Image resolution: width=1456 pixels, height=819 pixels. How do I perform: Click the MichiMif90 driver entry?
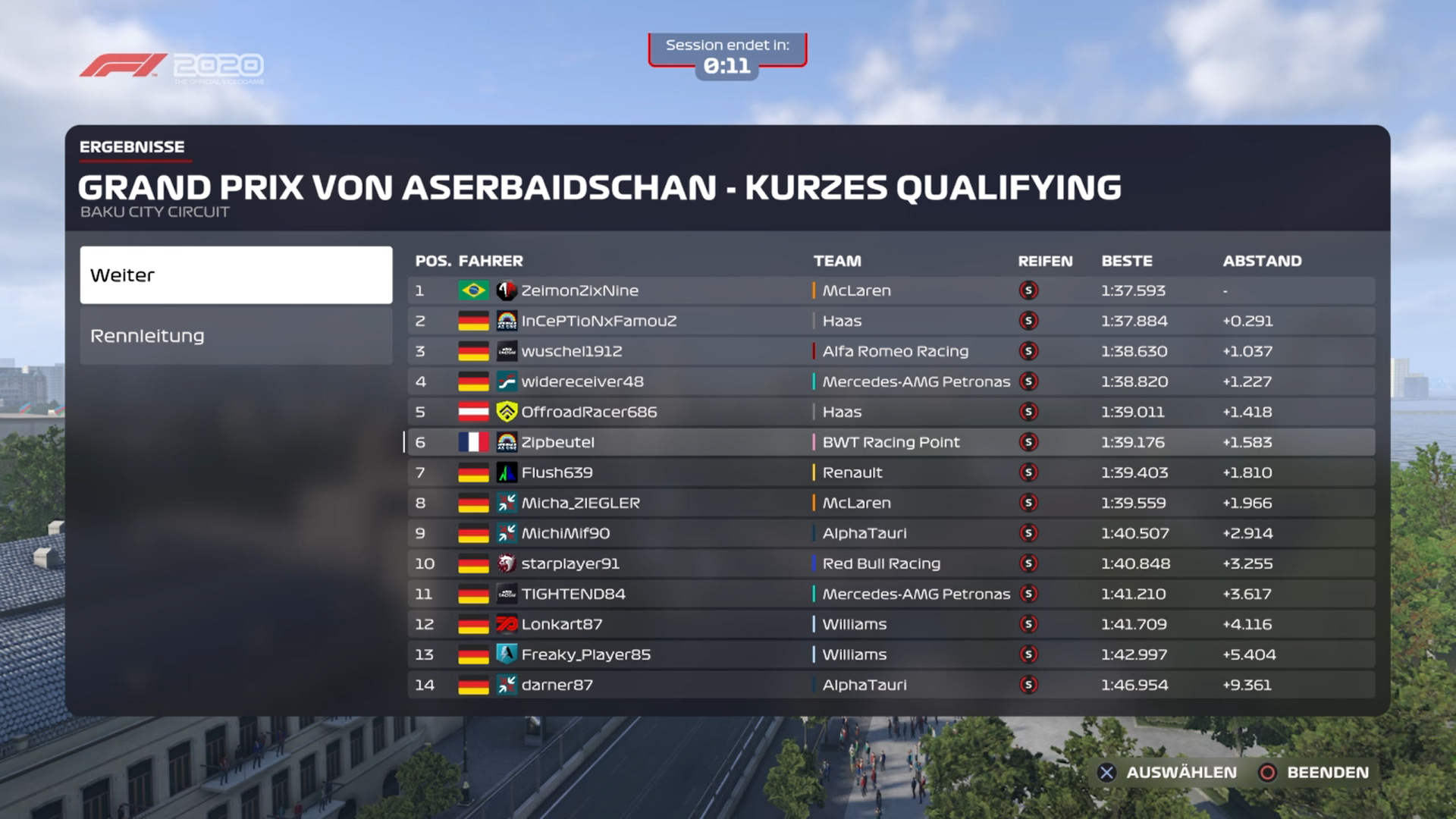890,533
